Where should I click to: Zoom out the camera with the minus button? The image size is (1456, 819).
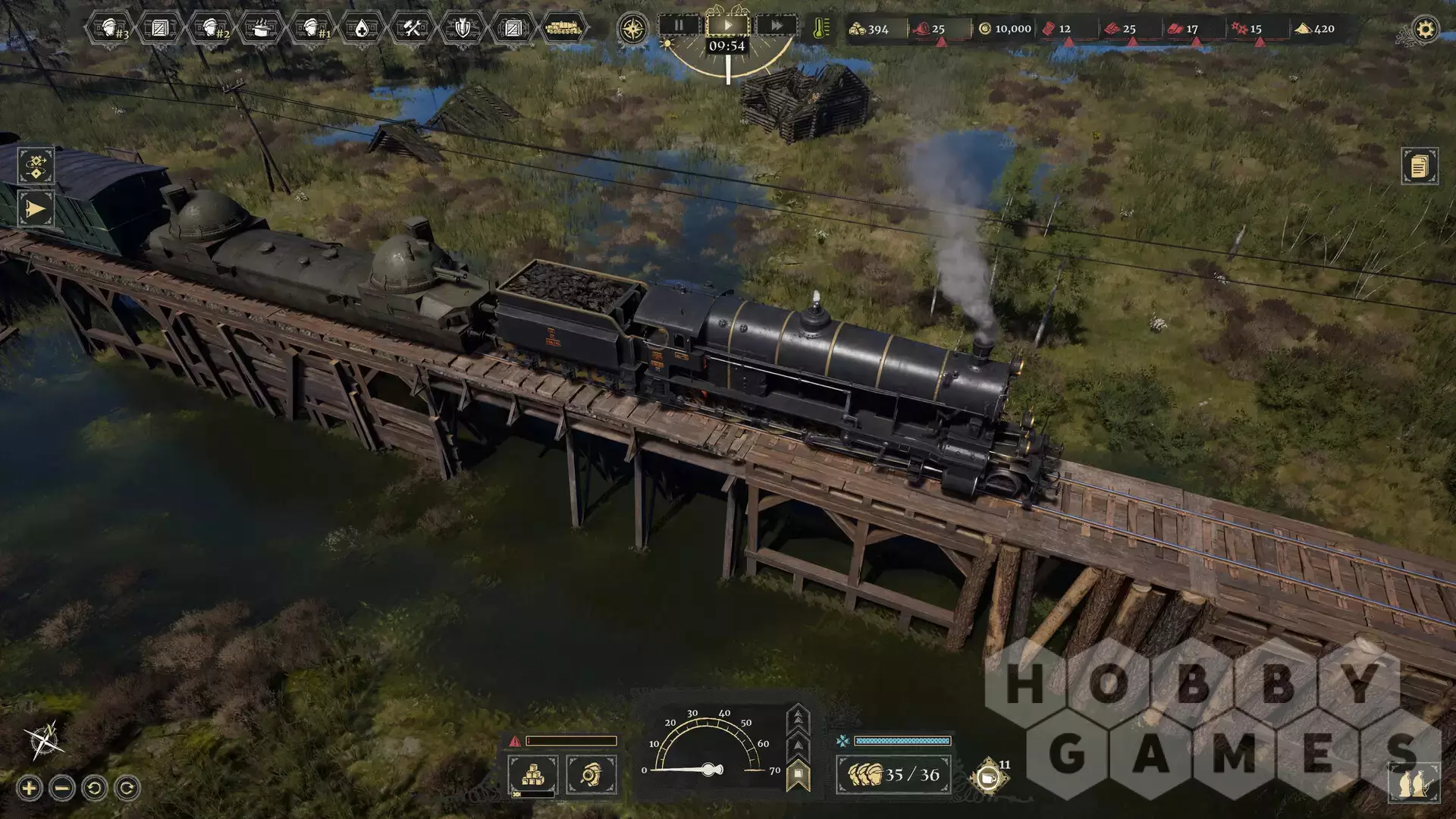click(x=62, y=789)
